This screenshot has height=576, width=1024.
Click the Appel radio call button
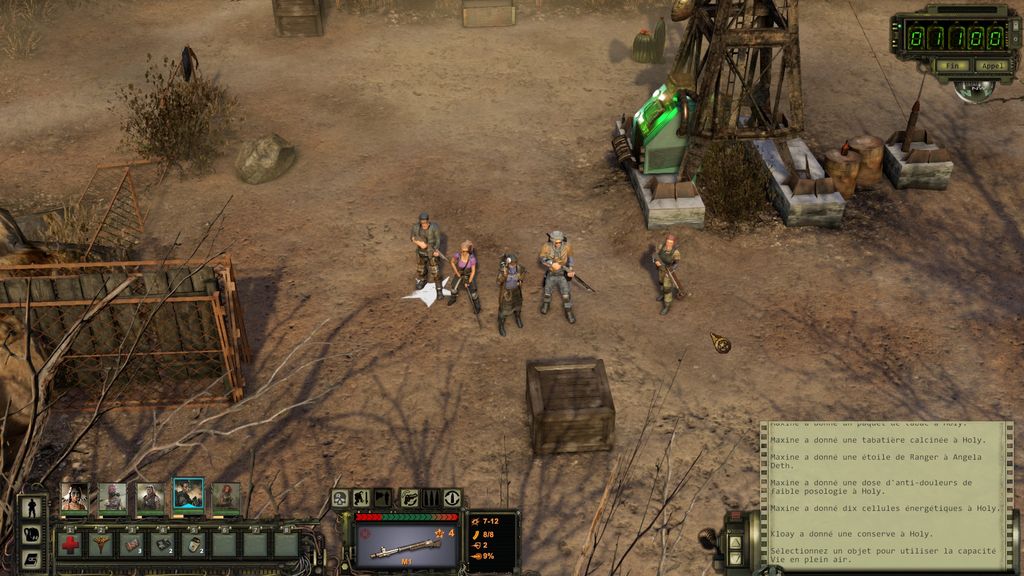(991, 66)
